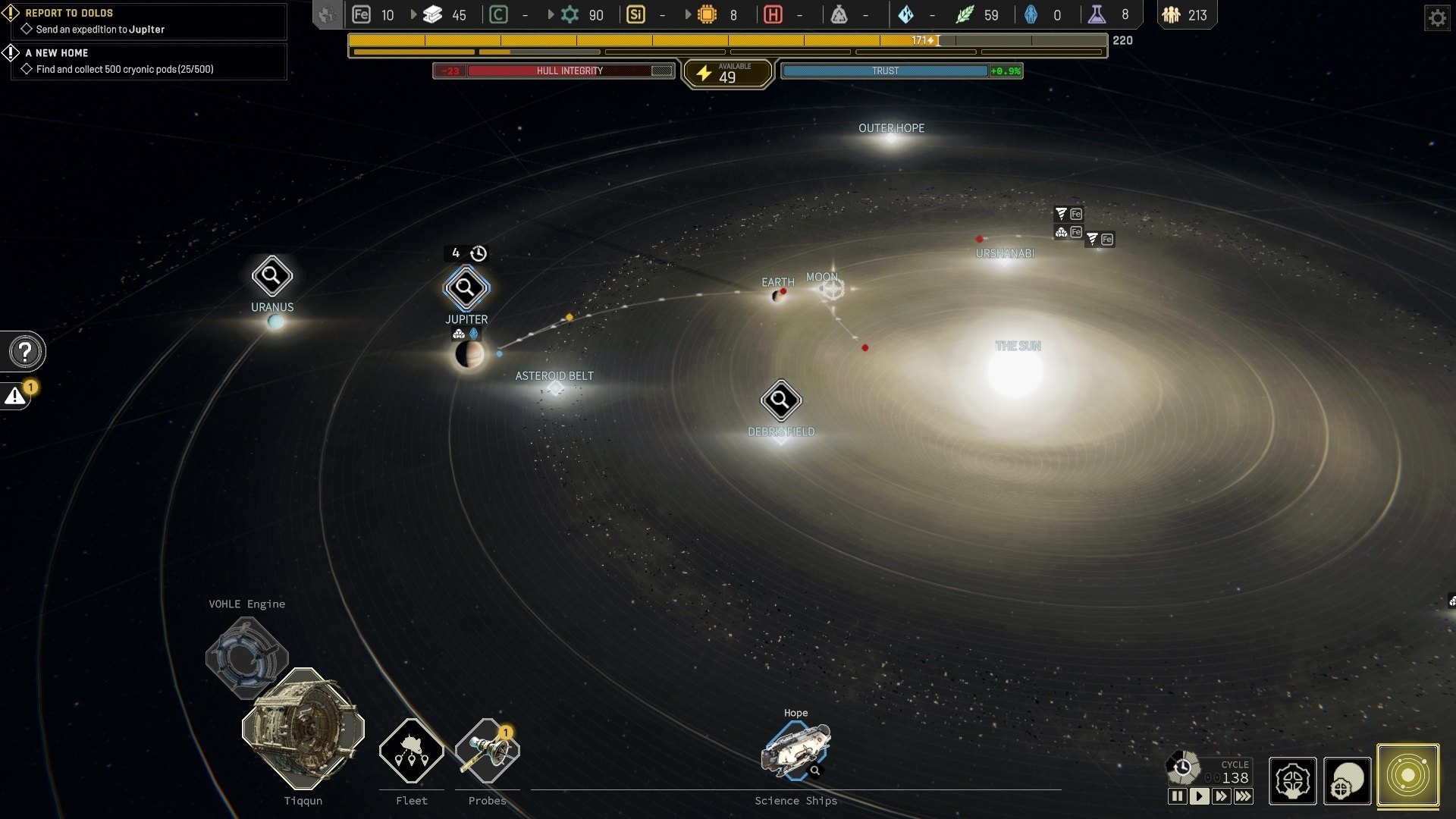Set time to double fast-forward speed
Screen dimensions: 1456x819
1221,796
